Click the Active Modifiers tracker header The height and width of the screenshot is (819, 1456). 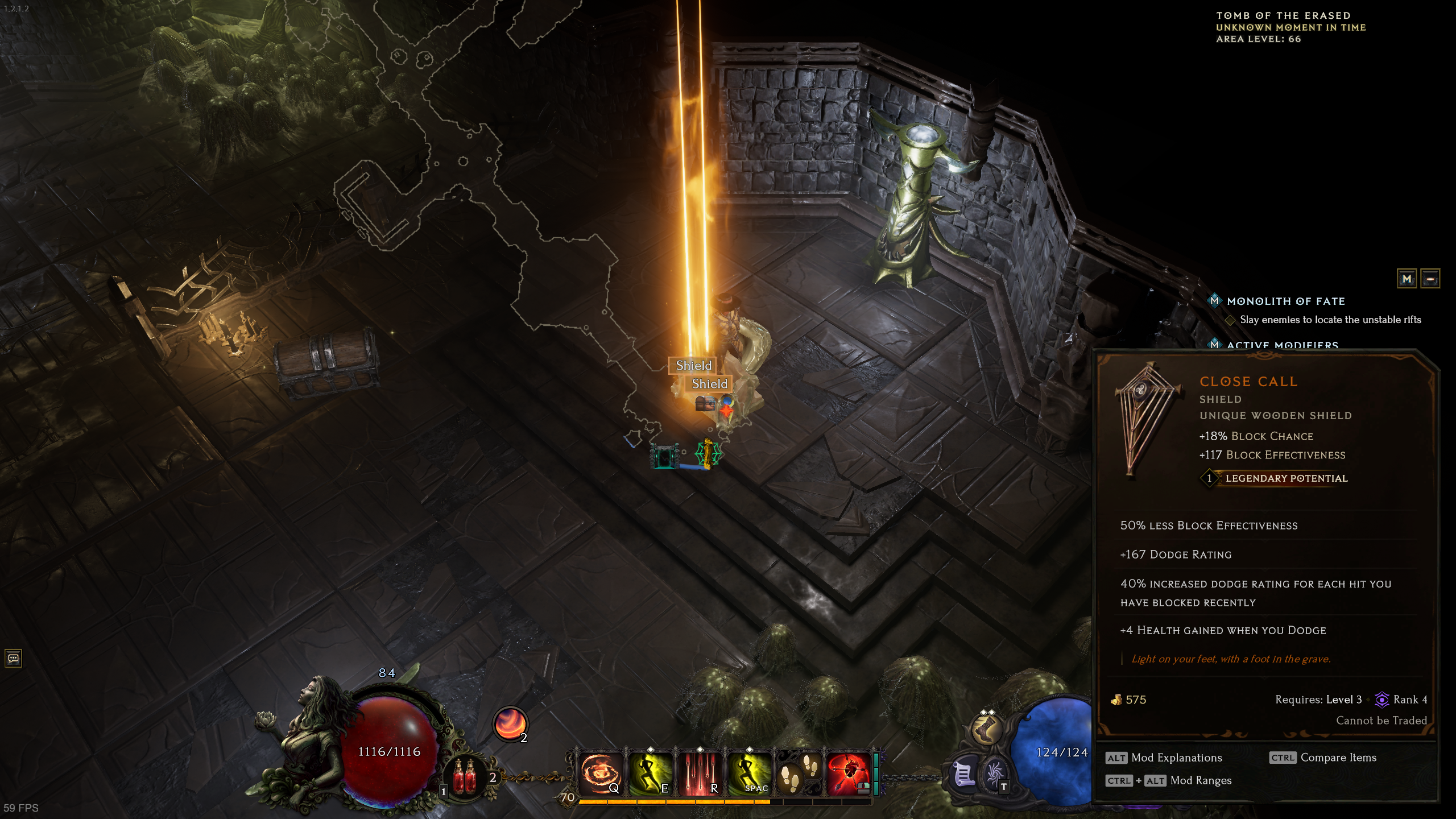point(1282,345)
